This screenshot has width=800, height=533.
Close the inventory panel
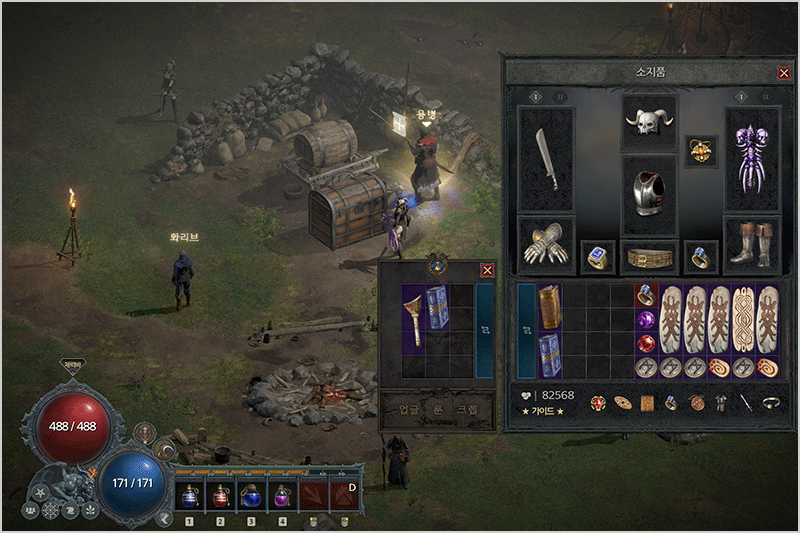[x=784, y=73]
